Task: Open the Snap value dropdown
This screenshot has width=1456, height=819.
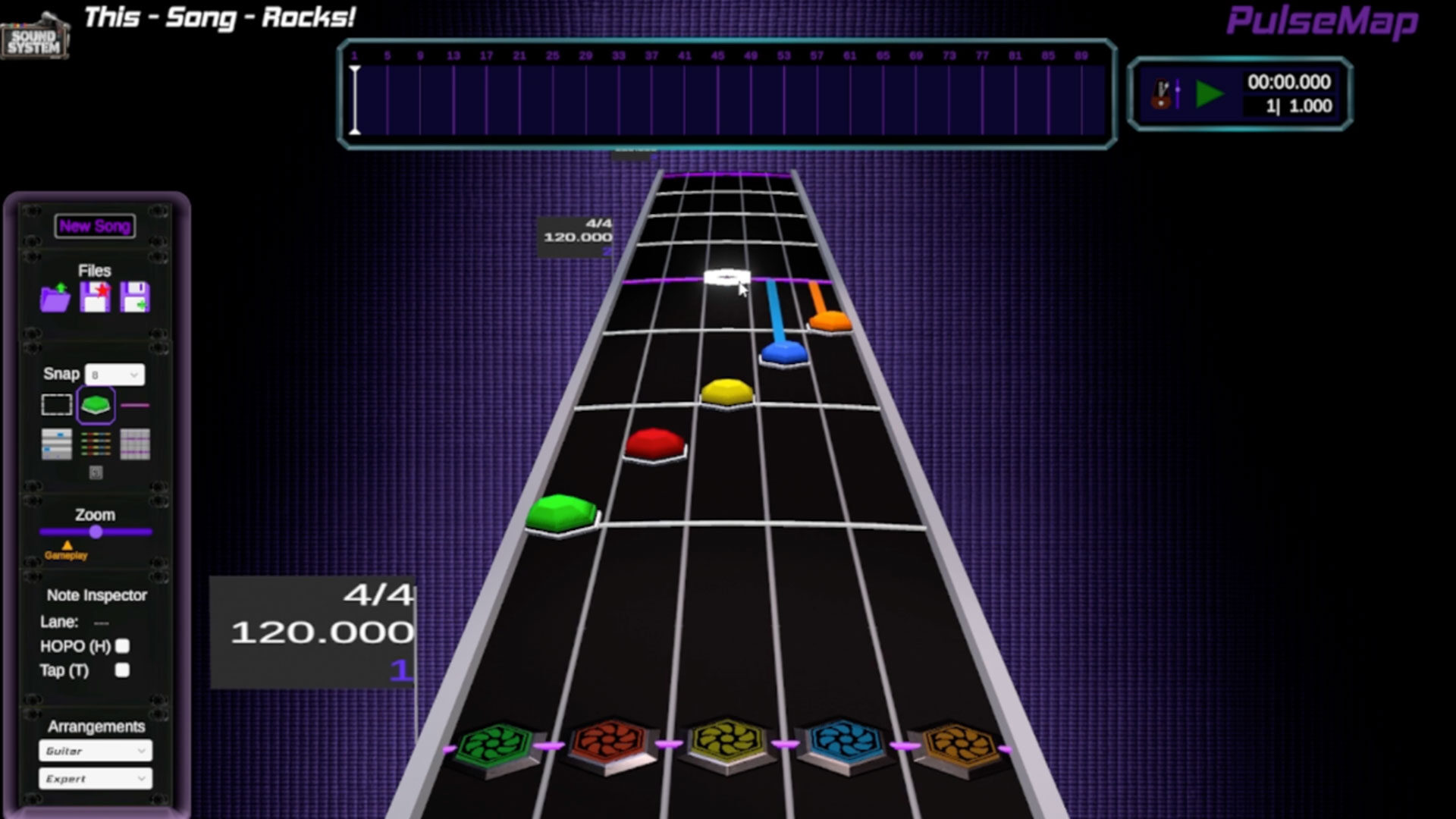Action: [x=114, y=375]
